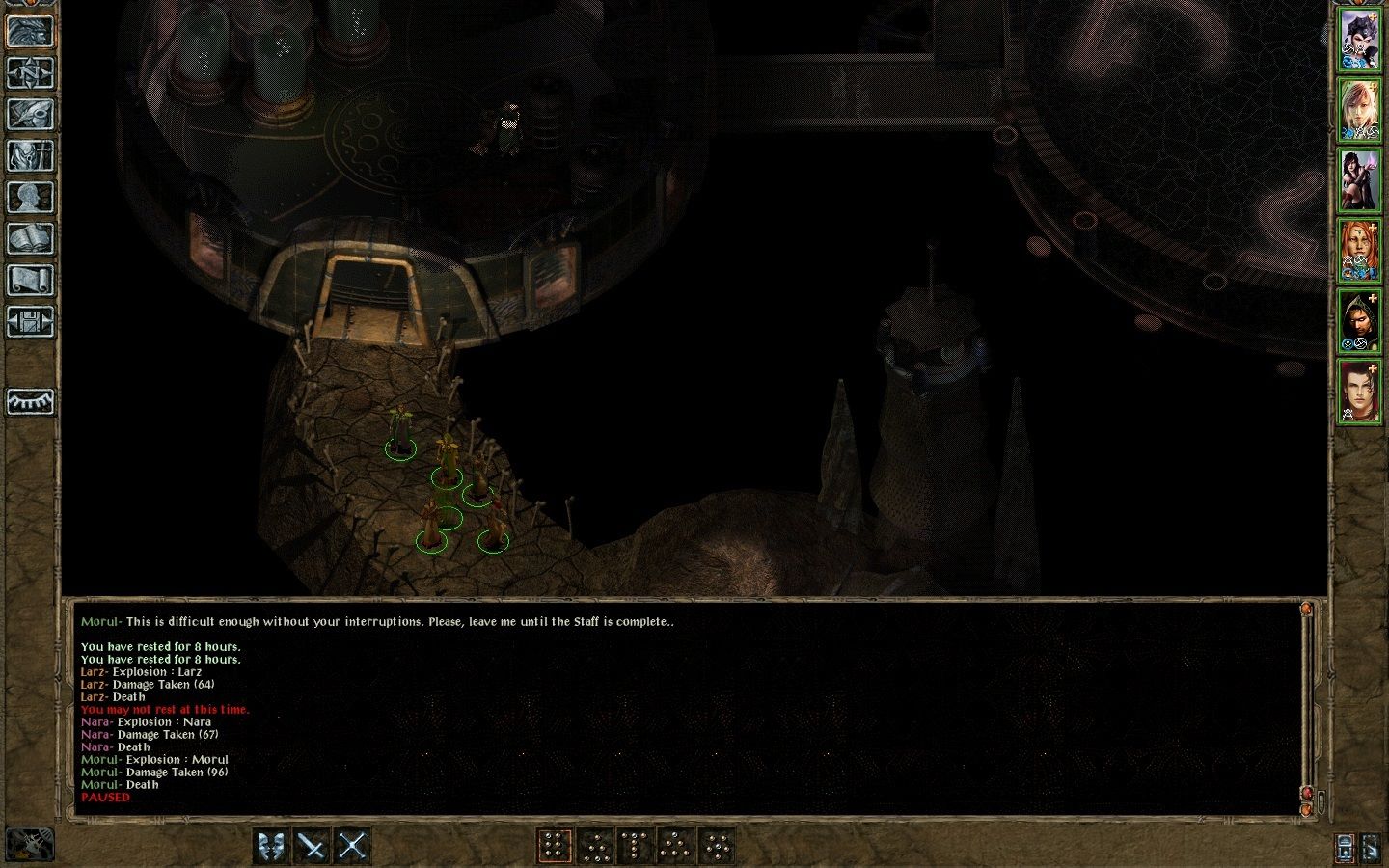This screenshot has height=868, width=1389.
Task: Select the white-haired character's top portrait
Action: click(x=1359, y=40)
